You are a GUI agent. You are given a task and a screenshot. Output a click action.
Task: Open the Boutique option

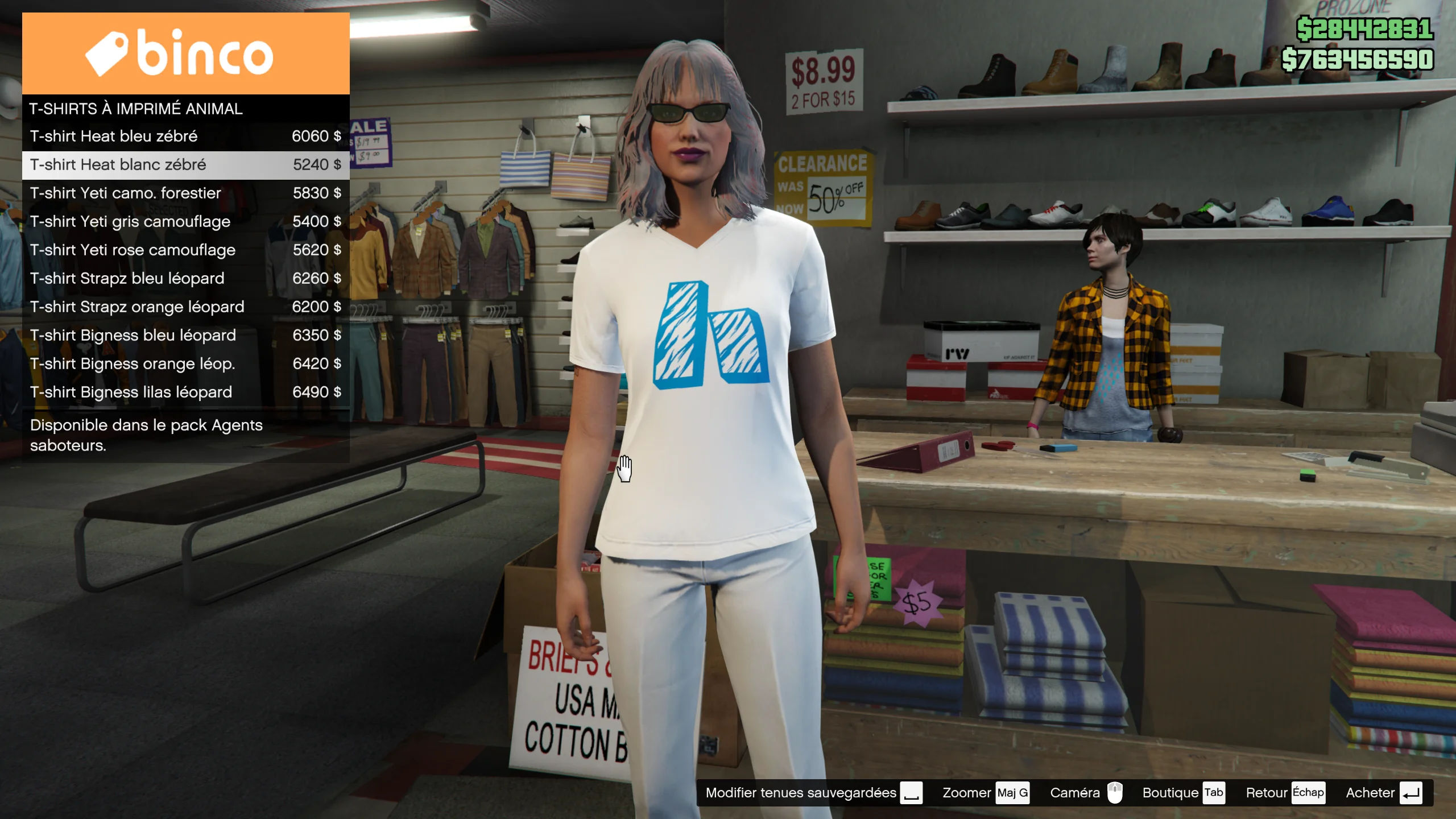[x=1183, y=793]
